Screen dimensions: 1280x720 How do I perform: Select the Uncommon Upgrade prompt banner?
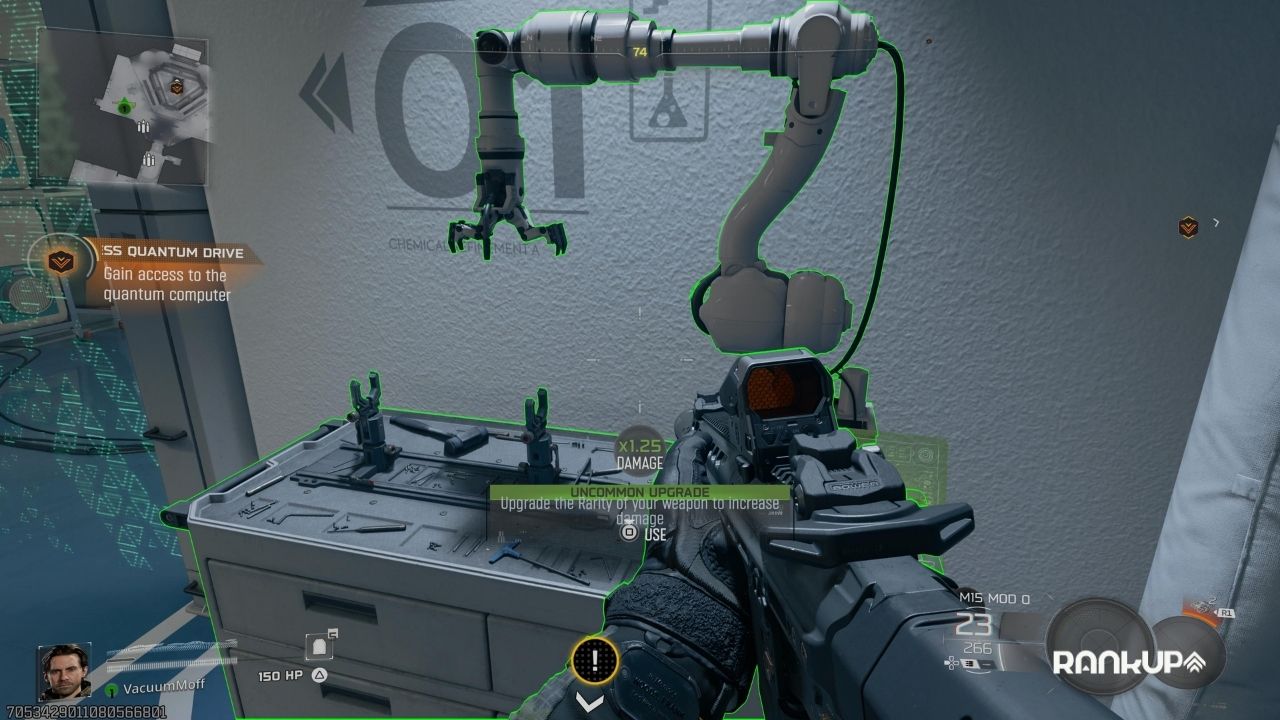point(639,492)
